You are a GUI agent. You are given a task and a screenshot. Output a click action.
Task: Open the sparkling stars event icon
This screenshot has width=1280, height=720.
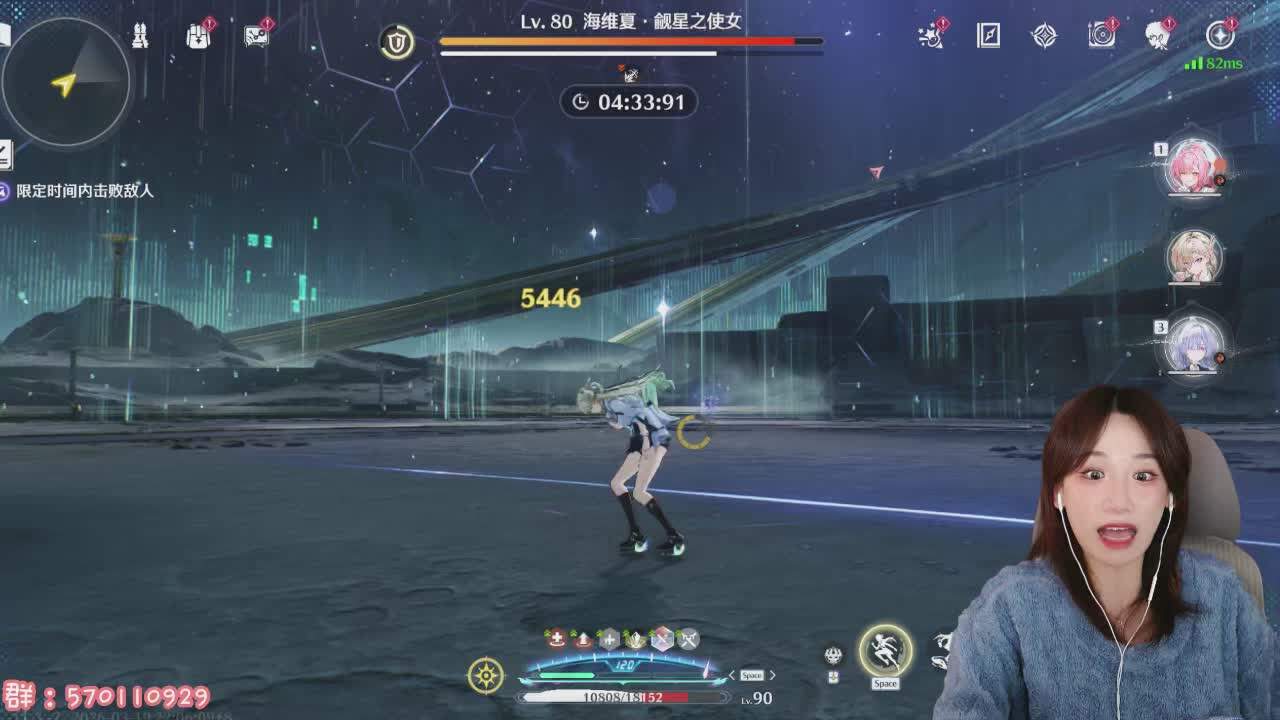pos(931,36)
